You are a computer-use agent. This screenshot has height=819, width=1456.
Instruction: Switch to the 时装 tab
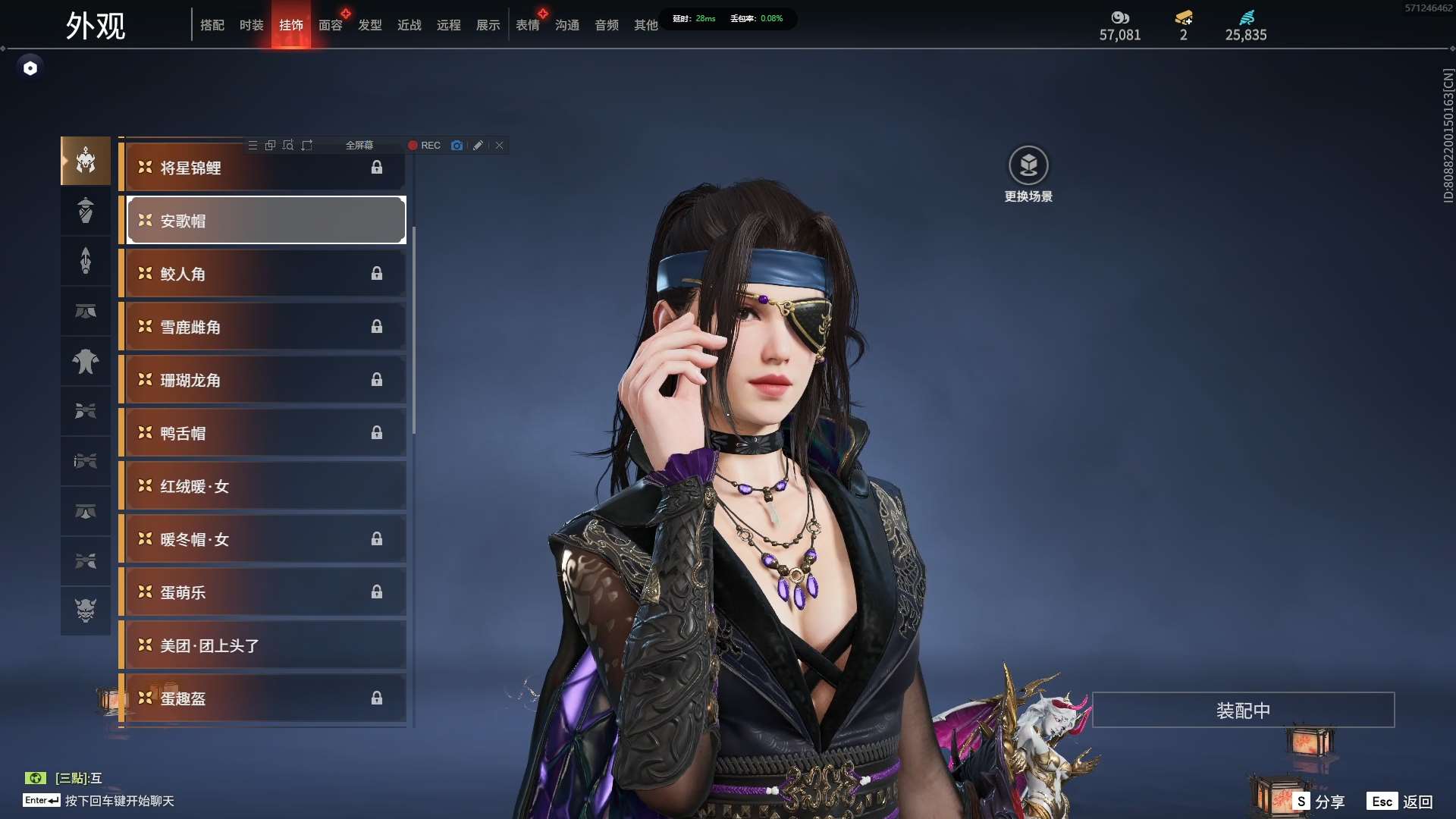click(251, 25)
